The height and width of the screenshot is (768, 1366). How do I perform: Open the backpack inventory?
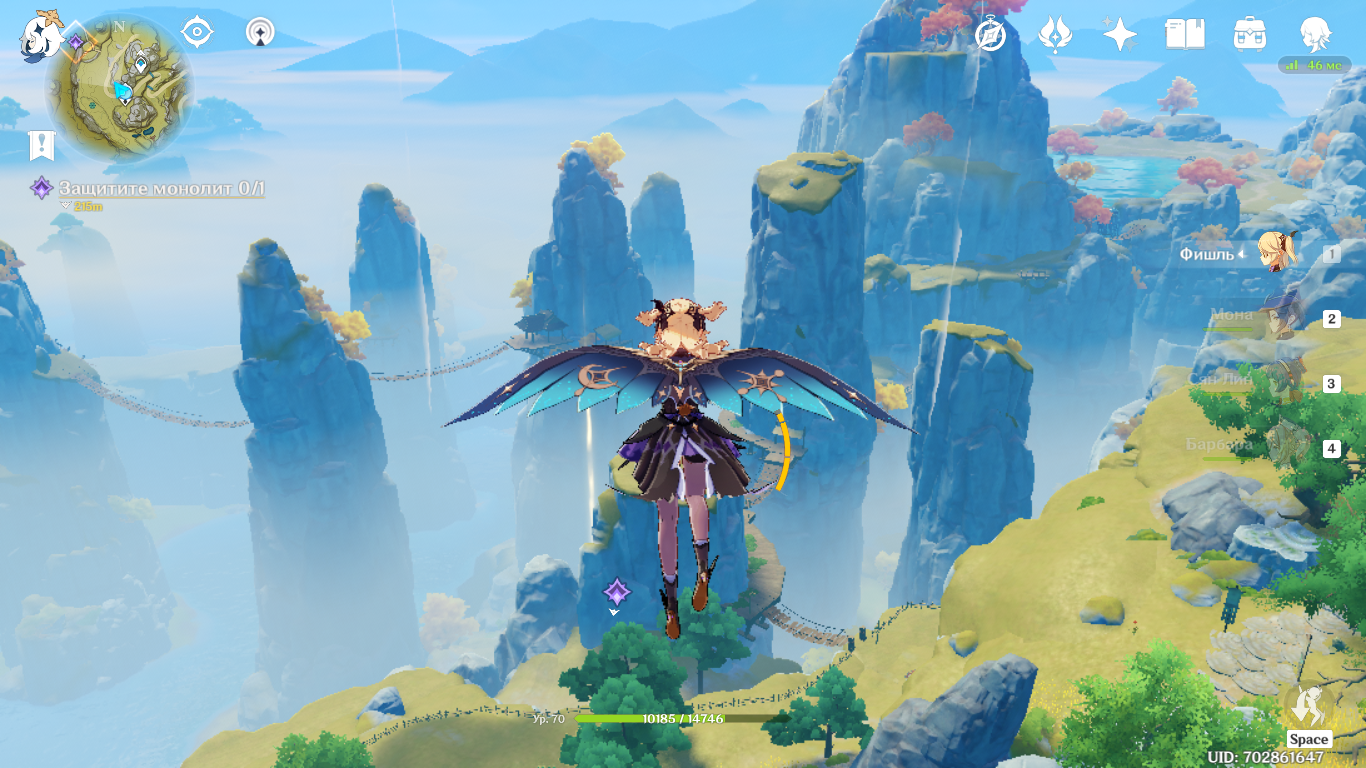tap(1249, 35)
